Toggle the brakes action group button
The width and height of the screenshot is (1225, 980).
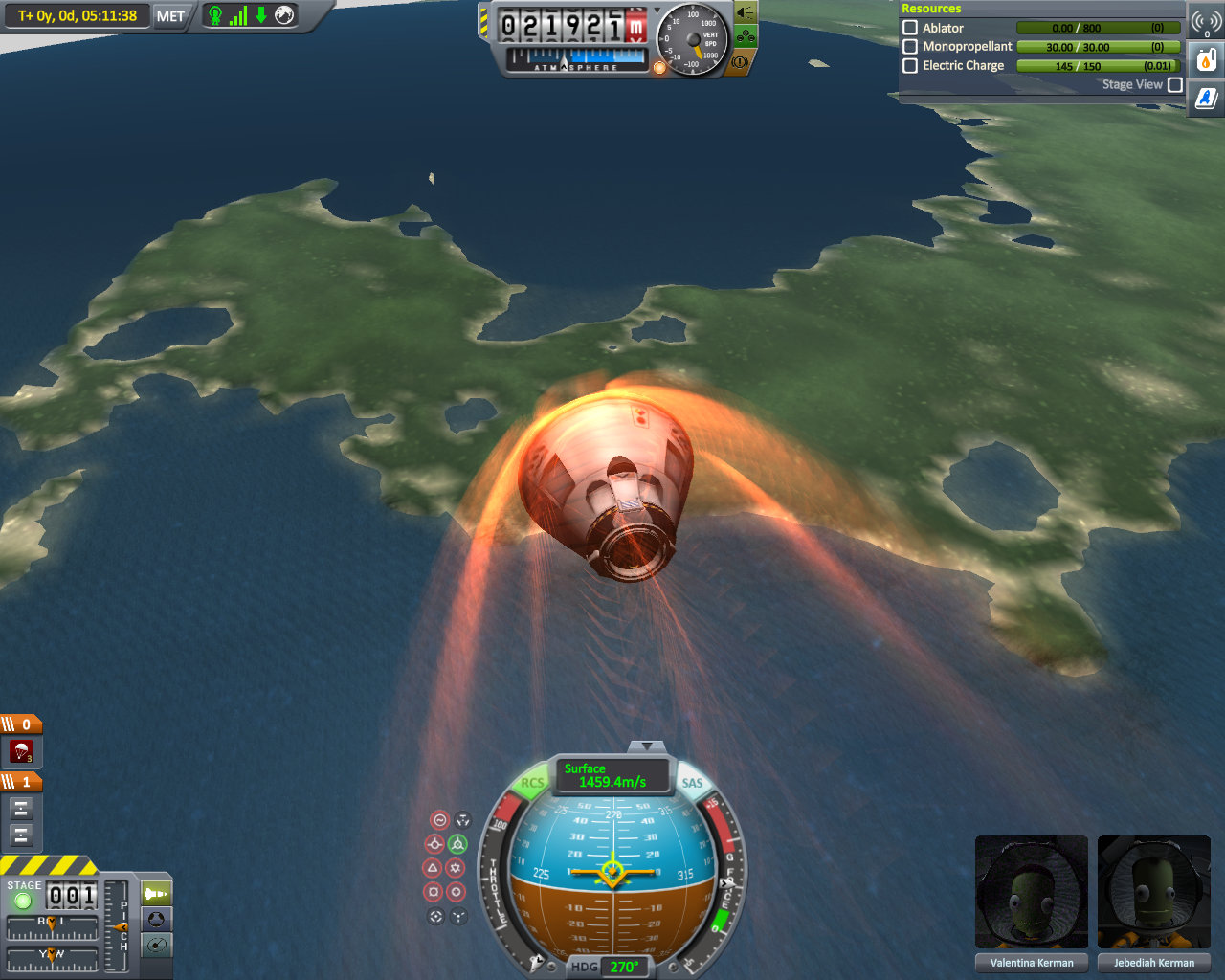(740, 62)
